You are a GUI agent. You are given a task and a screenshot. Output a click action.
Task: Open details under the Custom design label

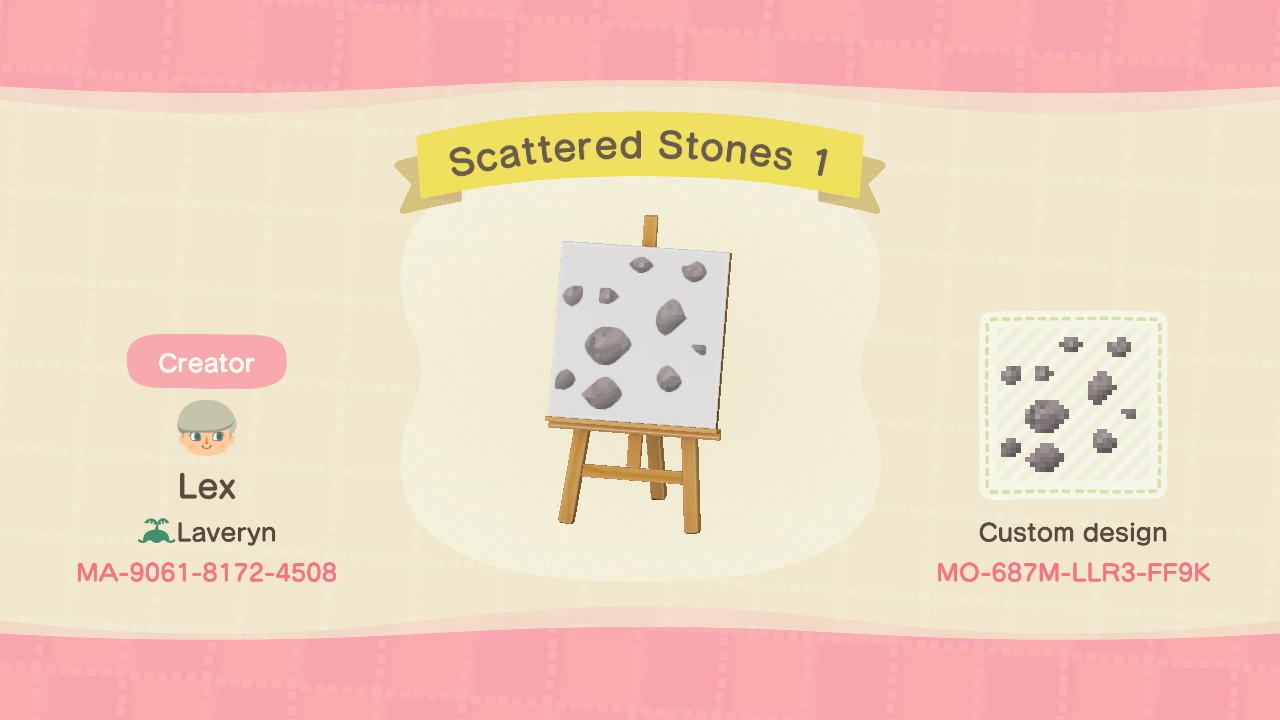[1074, 533]
